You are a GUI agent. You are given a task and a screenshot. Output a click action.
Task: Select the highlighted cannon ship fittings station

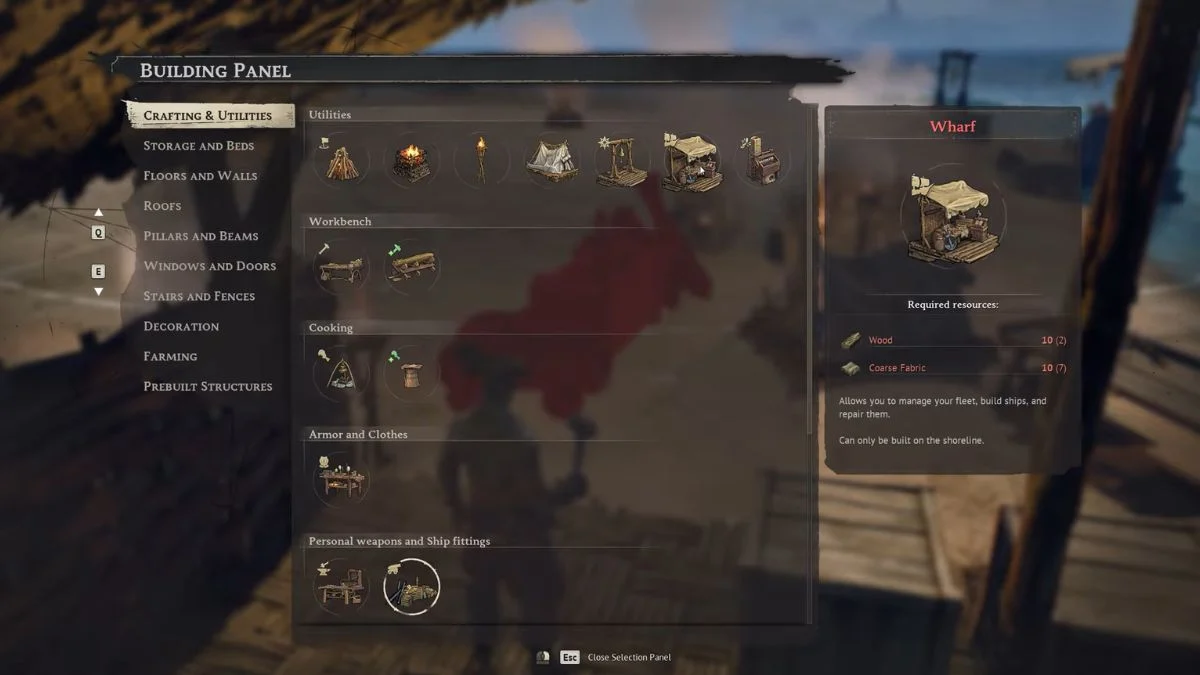(x=411, y=586)
